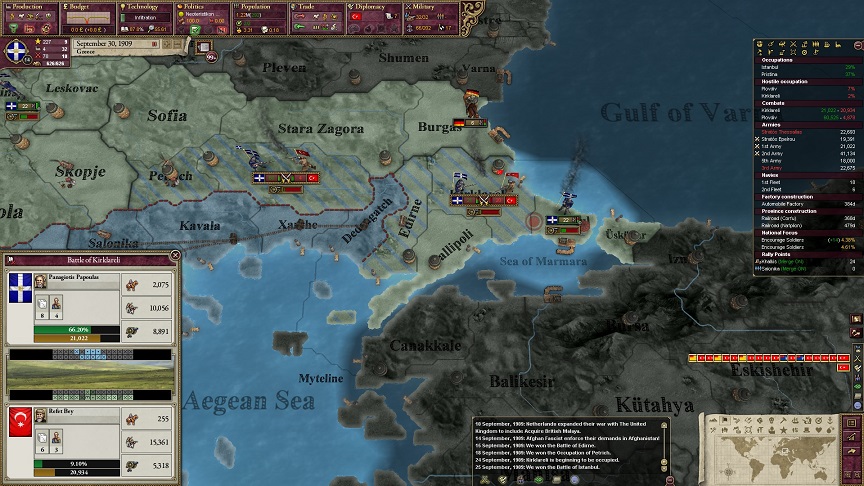Click Panagiotis Papoulas general portrait

click(x=39, y=282)
